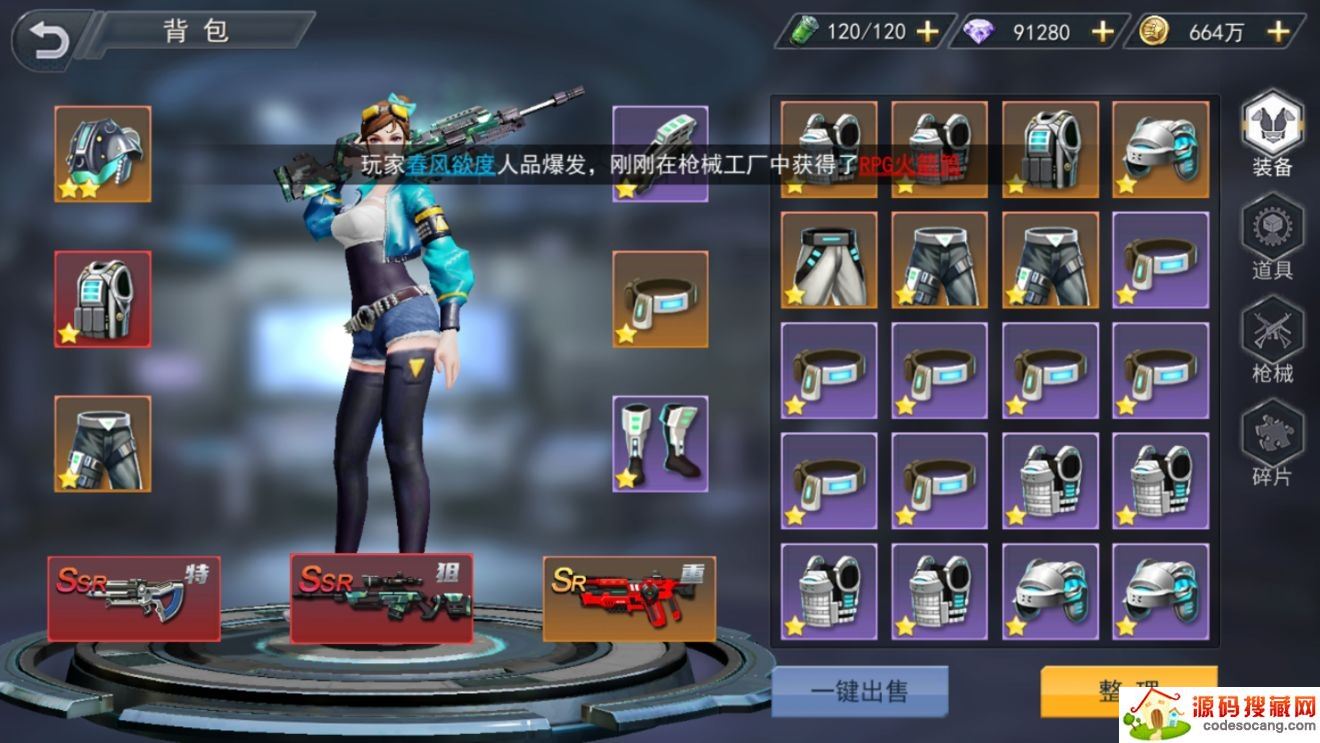
Task: Select the 碎片 fragments tab
Action: tap(1272, 446)
